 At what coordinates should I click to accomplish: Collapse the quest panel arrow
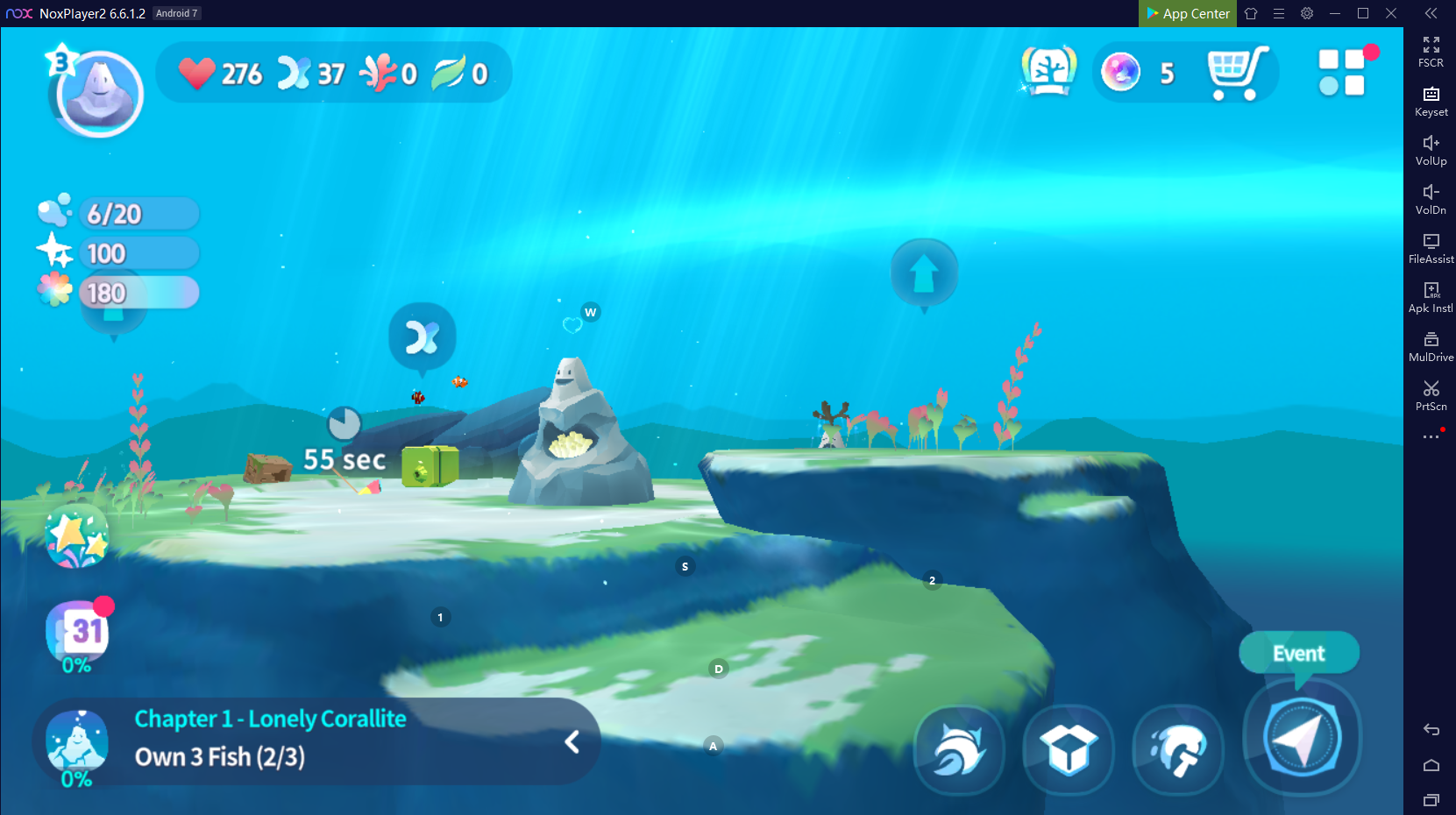pos(572,742)
